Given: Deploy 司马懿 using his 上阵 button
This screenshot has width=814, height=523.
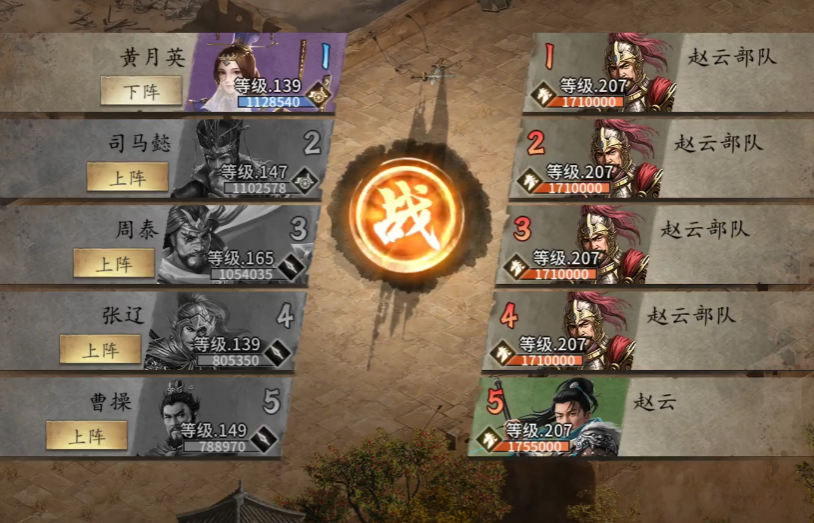Looking at the screenshot, I should coord(127,177).
